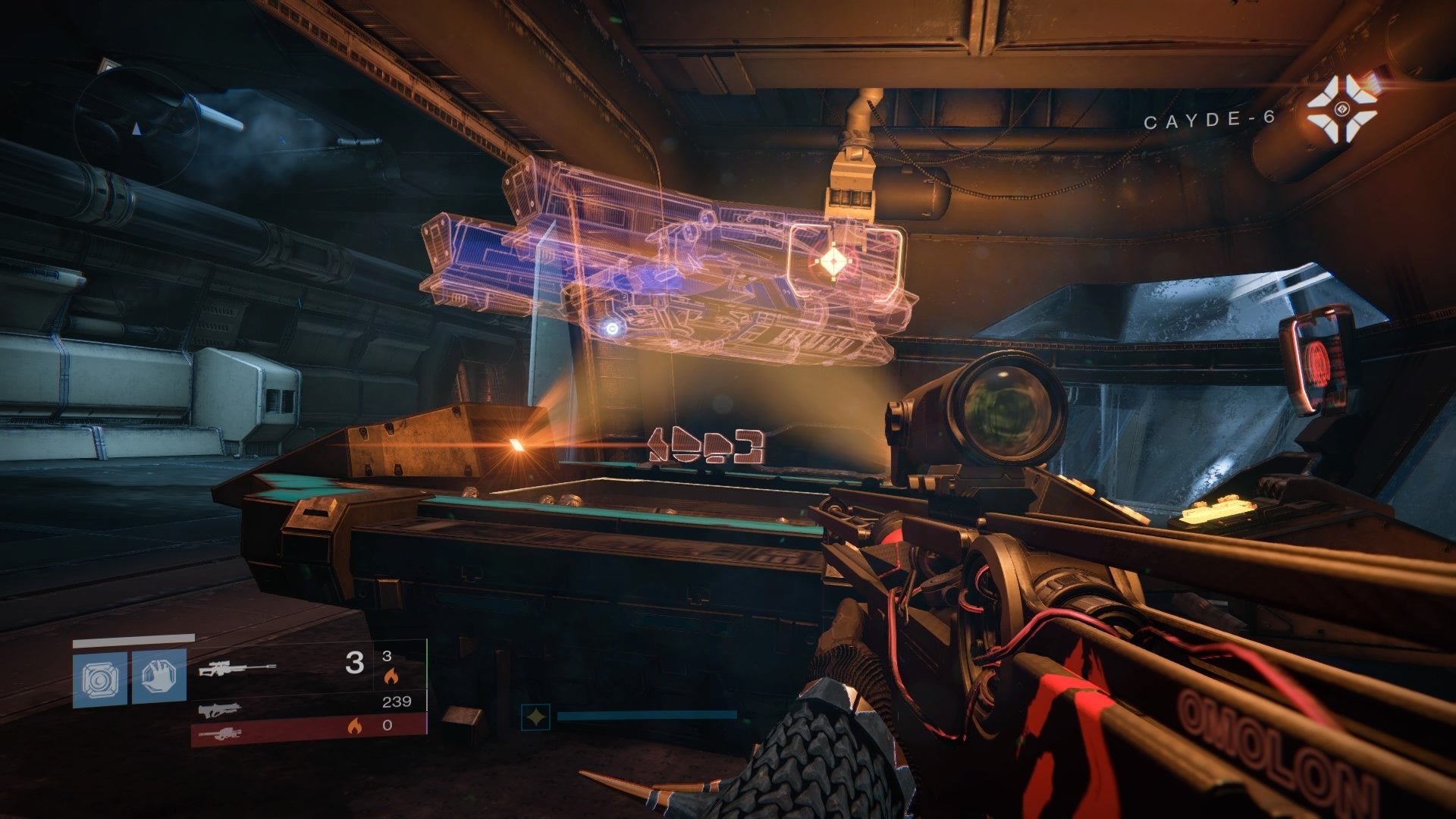Viewport: 1456px width, 819px height.
Task: Click the super ability diamond icon
Action: coord(535,716)
